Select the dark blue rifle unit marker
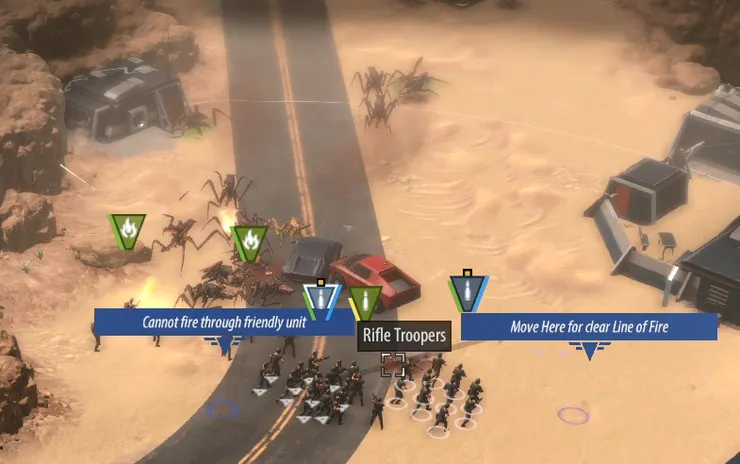The height and width of the screenshot is (464, 740). pos(465,291)
